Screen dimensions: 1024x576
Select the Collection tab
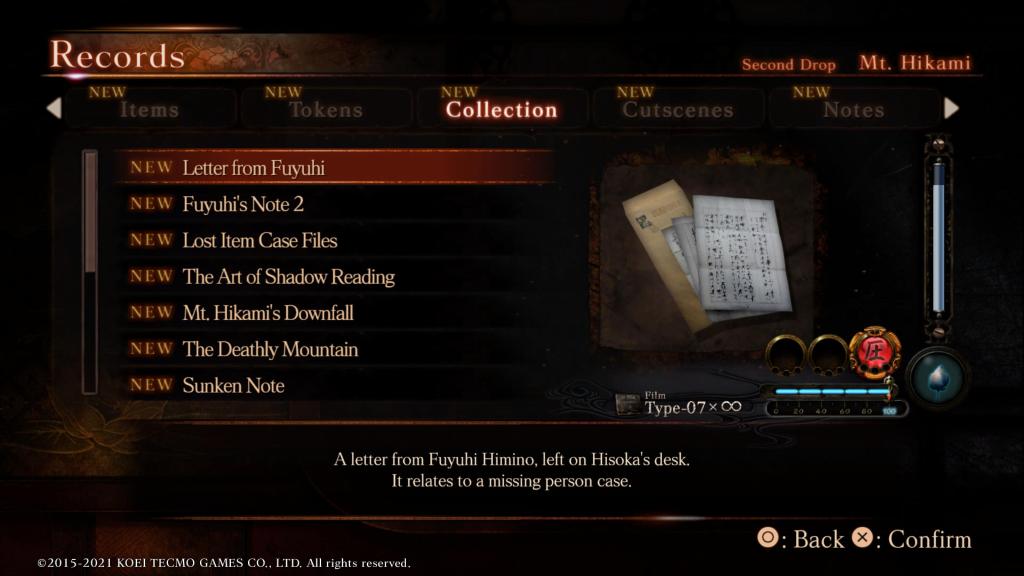pyautogui.click(x=501, y=109)
